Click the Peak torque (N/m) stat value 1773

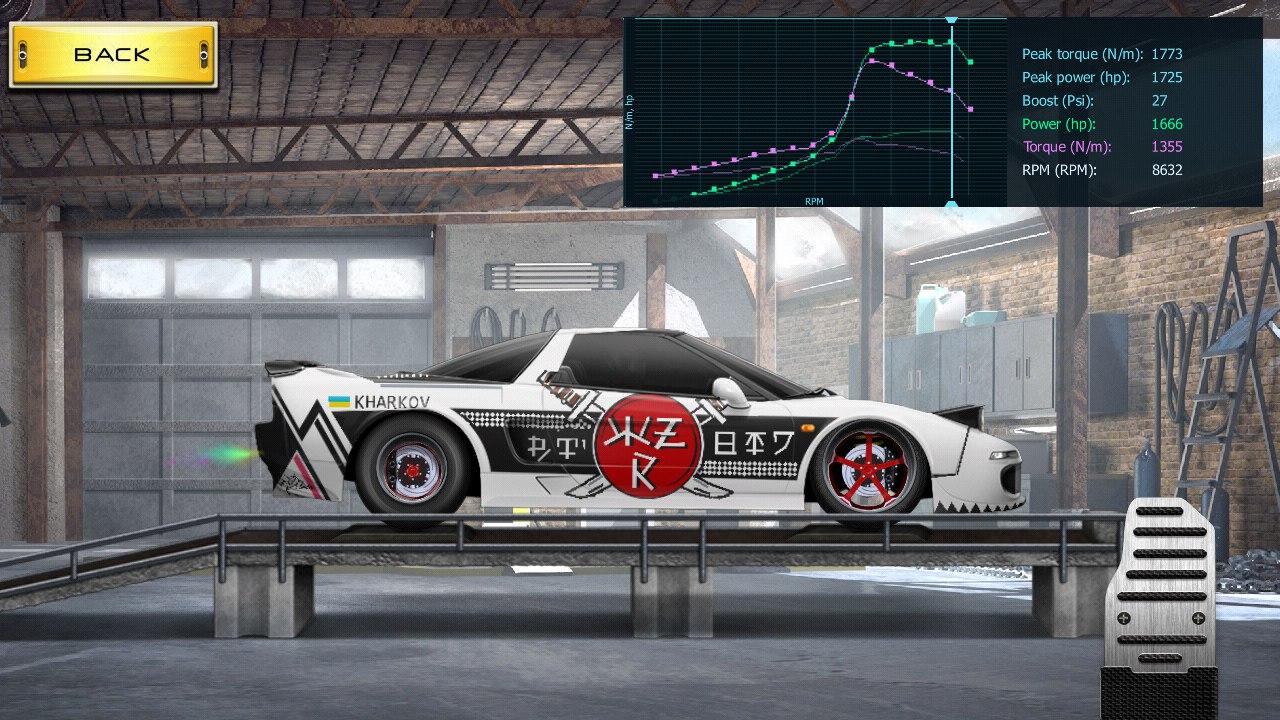click(1166, 54)
